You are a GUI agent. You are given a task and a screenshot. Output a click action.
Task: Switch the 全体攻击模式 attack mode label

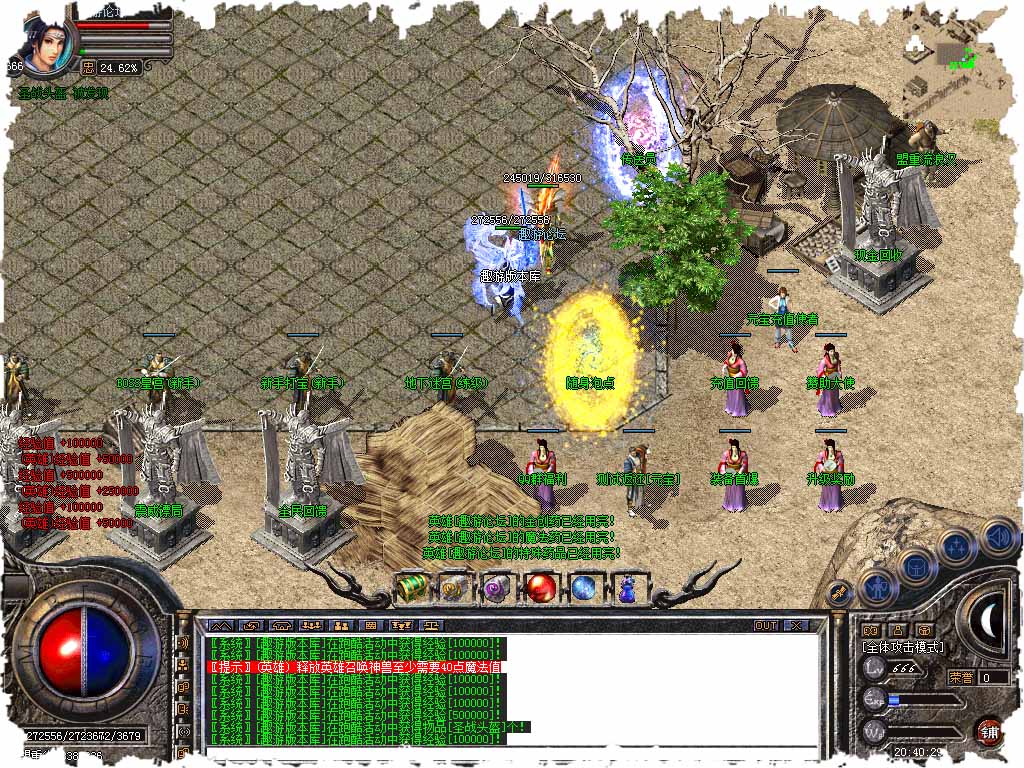tap(902, 648)
